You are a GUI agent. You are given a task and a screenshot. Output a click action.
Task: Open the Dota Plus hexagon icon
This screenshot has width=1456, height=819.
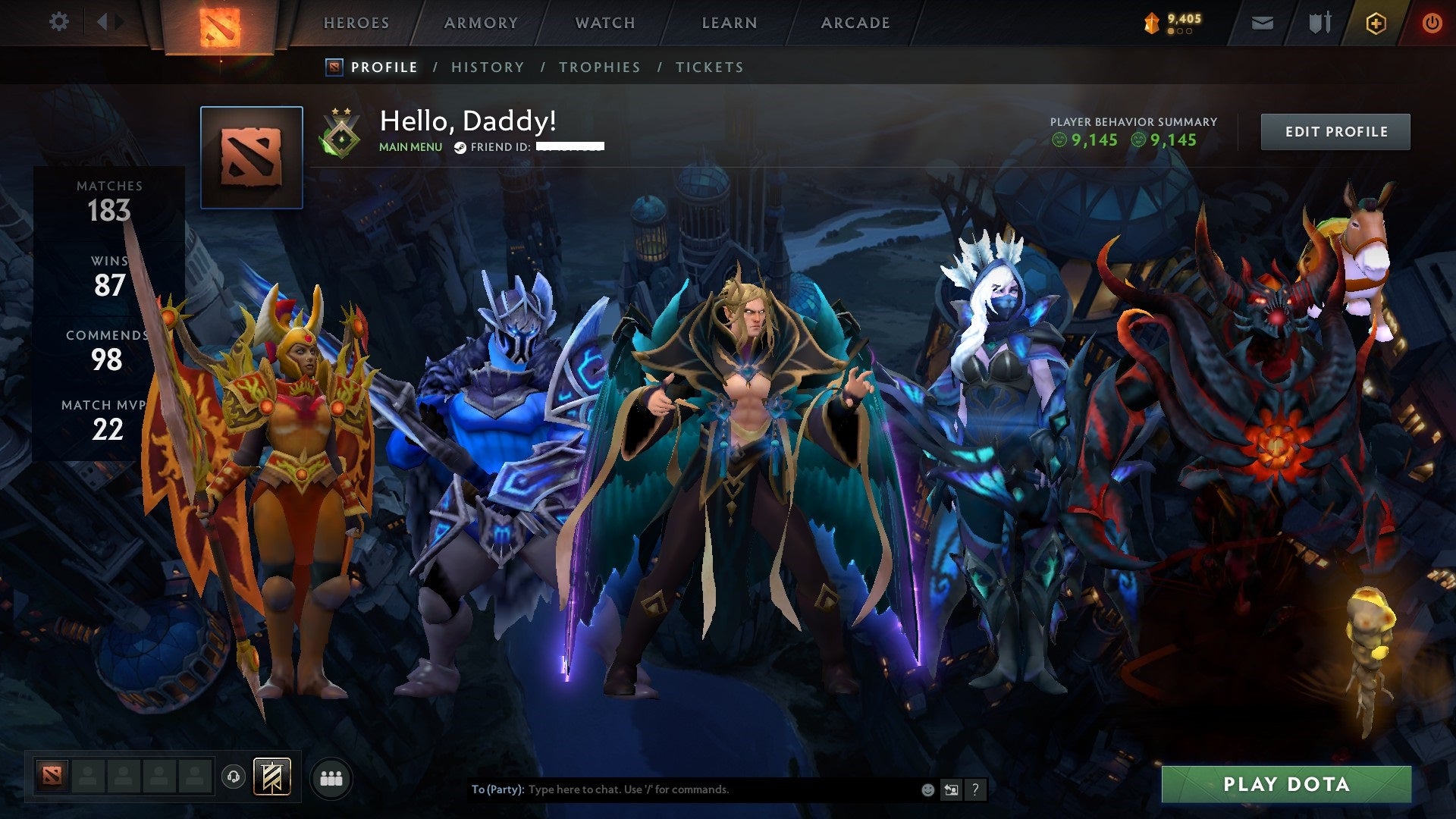coord(1377,23)
